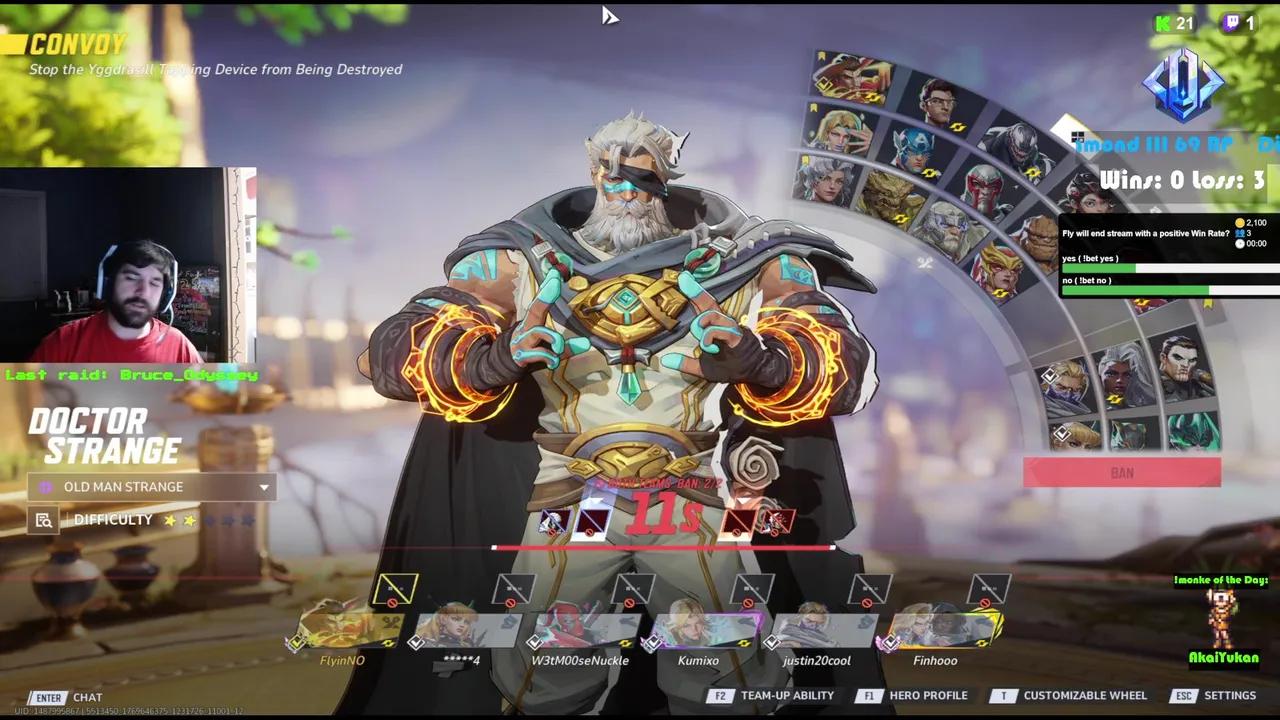Open chat with the ENTER Chat control
Image resolution: width=1280 pixels, height=720 pixels.
48,697
